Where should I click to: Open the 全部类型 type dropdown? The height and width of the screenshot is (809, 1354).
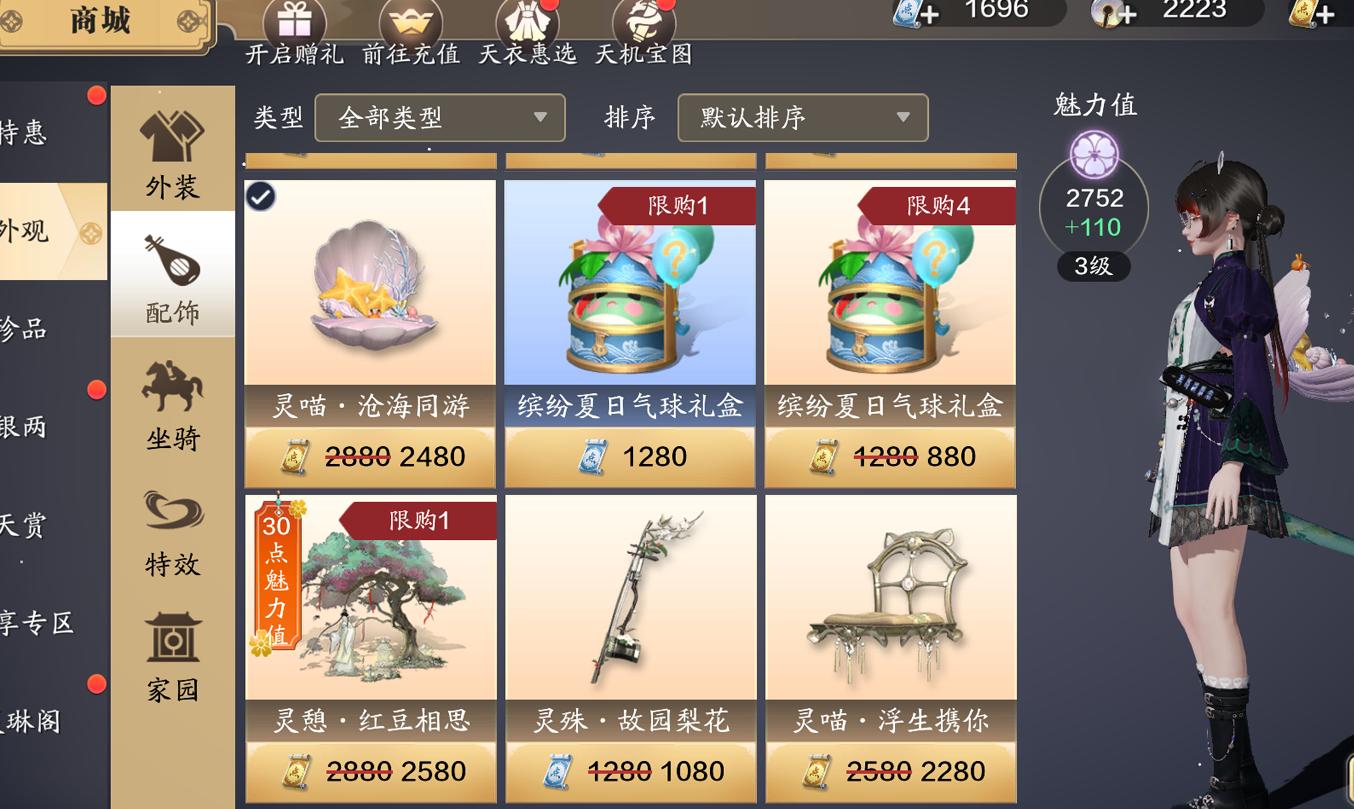[x=438, y=117]
